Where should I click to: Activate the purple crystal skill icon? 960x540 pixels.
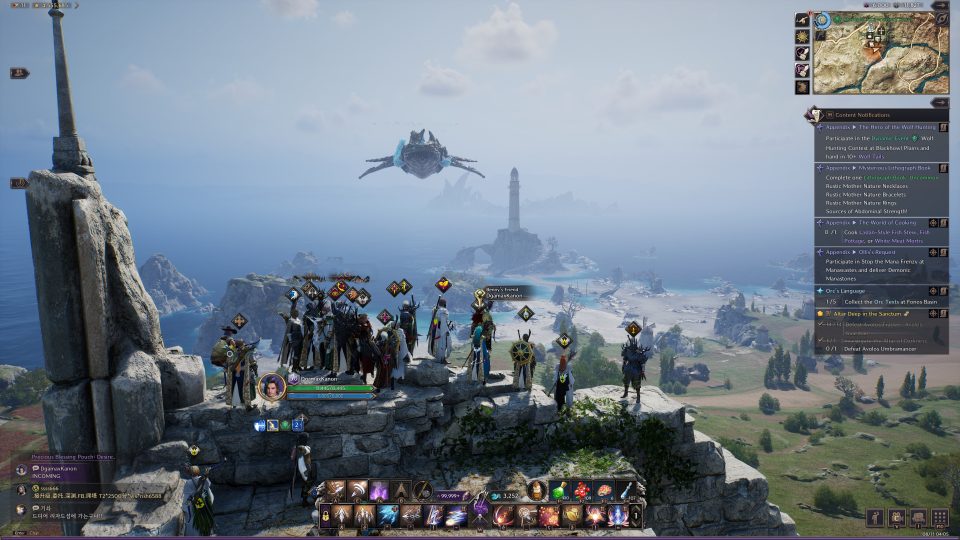(379, 491)
